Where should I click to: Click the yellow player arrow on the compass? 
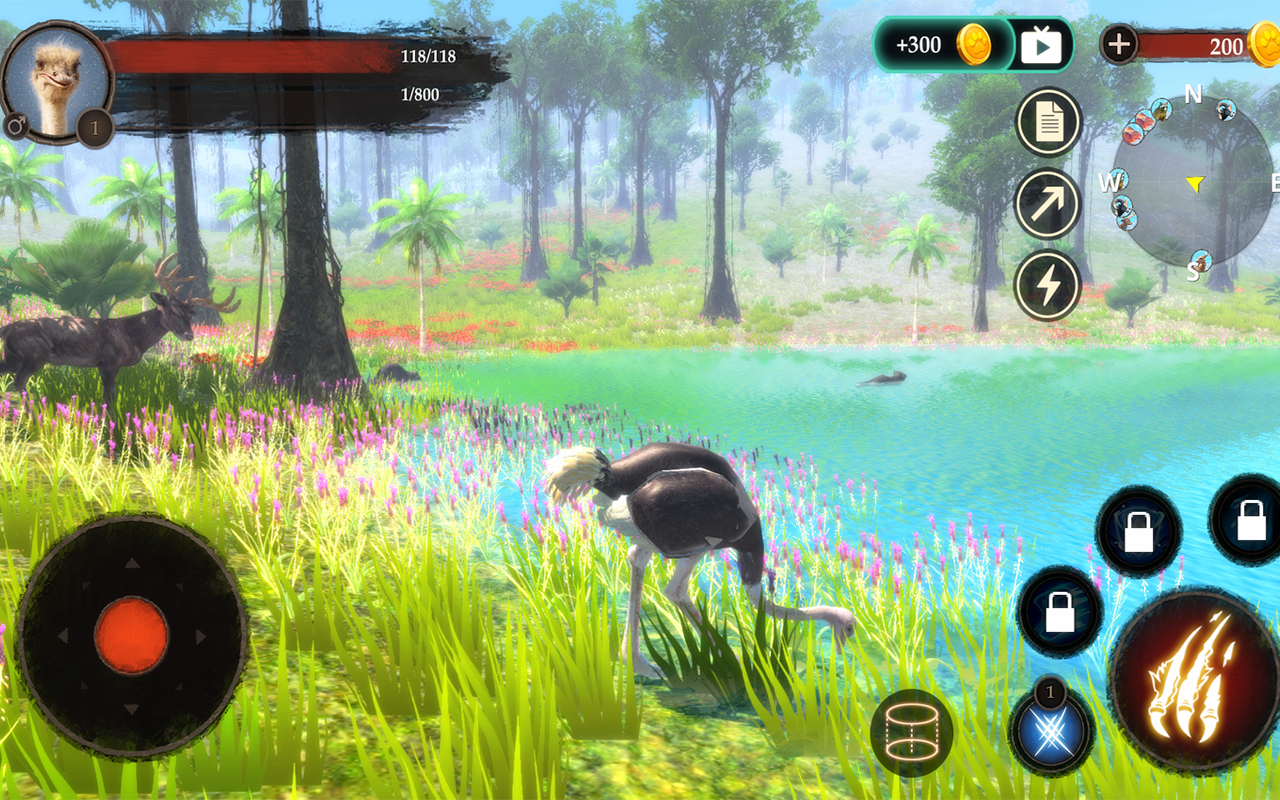click(x=1196, y=184)
